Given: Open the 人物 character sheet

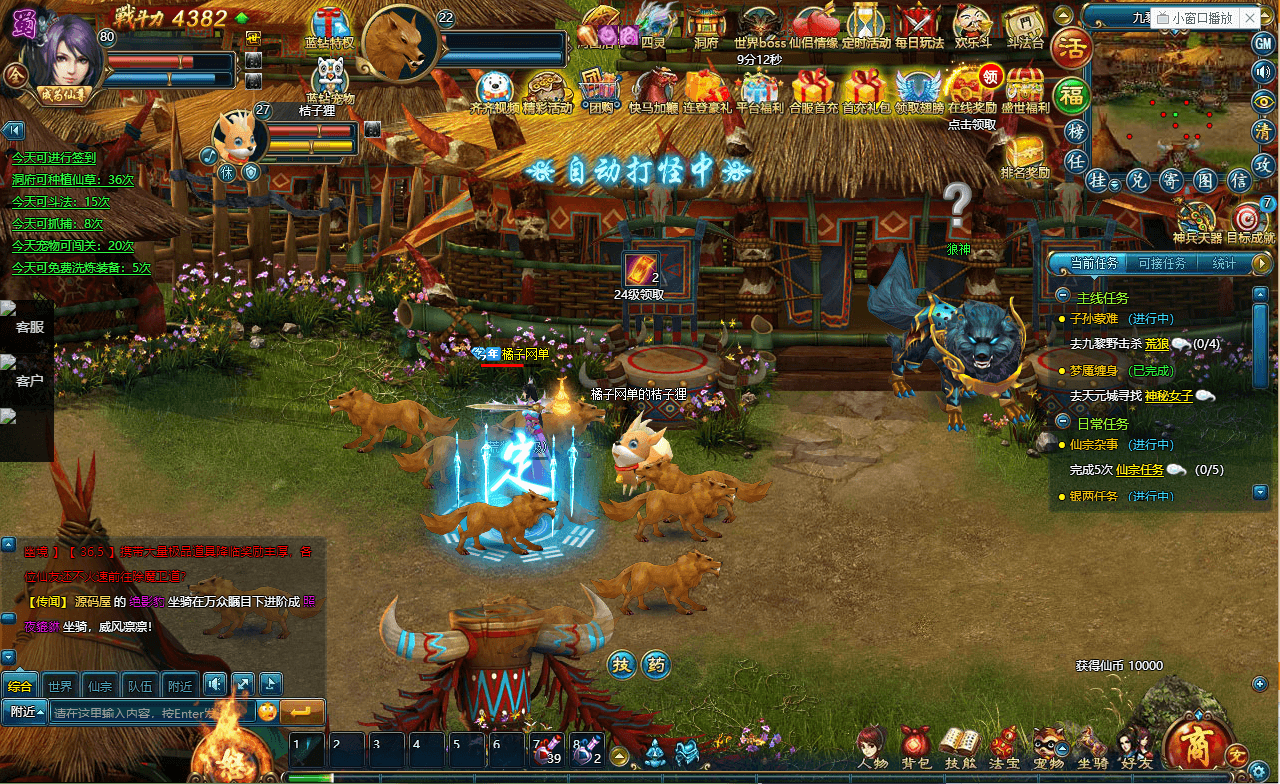Looking at the screenshot, I should click(871, 746).
